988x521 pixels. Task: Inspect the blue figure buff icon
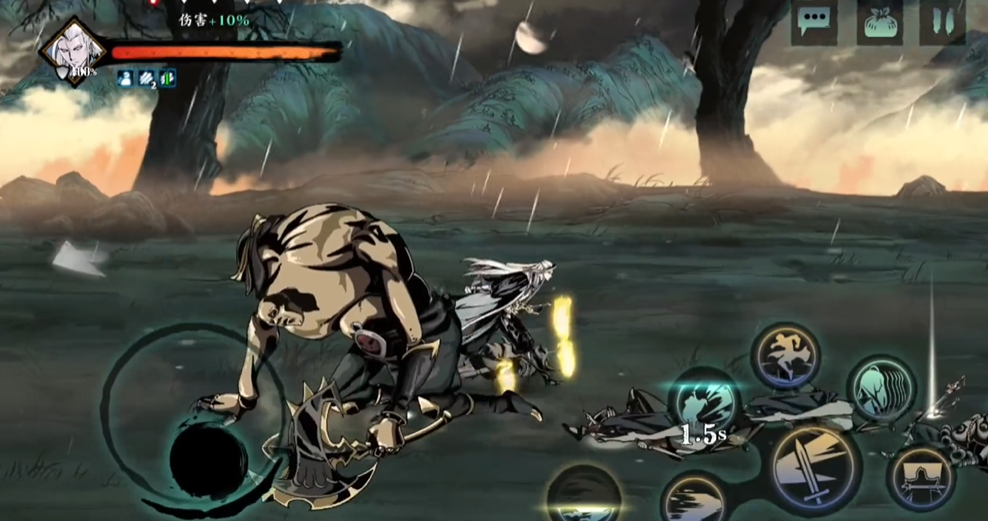point(125,78)
